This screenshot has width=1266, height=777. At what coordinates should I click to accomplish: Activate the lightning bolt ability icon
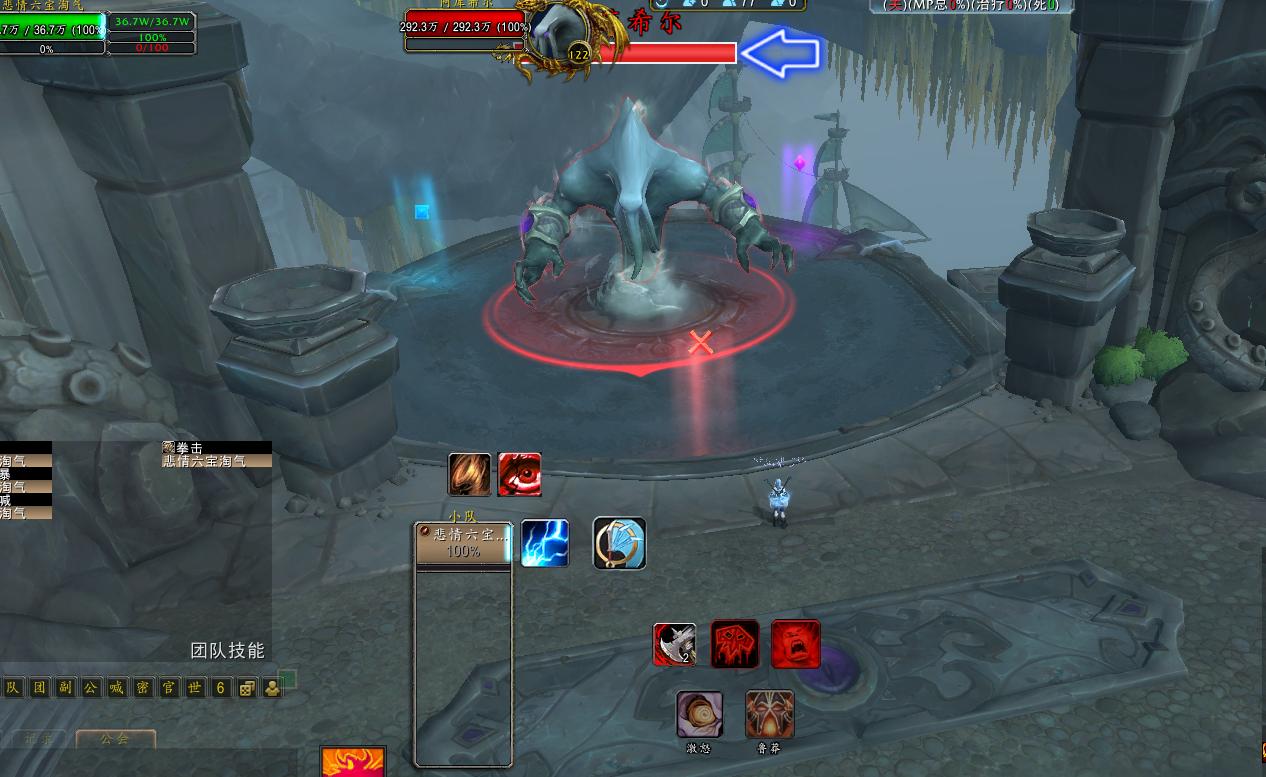tap(545, 543)
